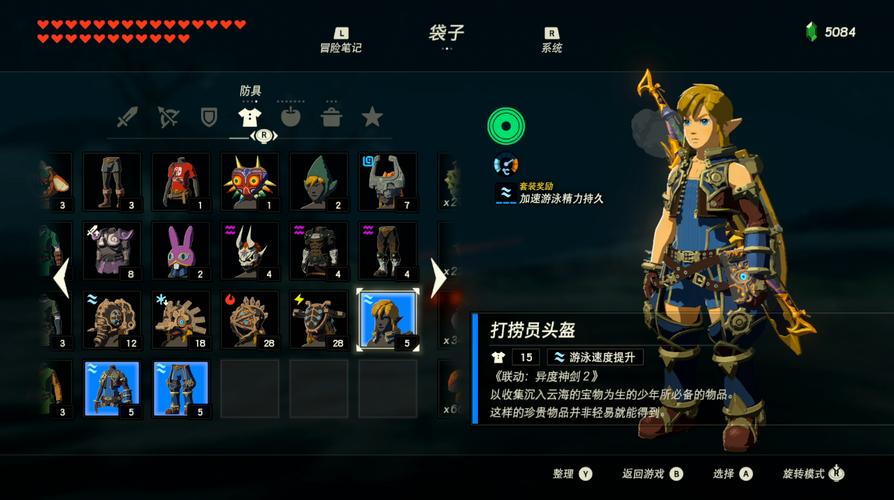The image size is (894, 500).
Task: Select the blue Salvager vest slot
Action: pyautogui.click(x=112, y=388)
